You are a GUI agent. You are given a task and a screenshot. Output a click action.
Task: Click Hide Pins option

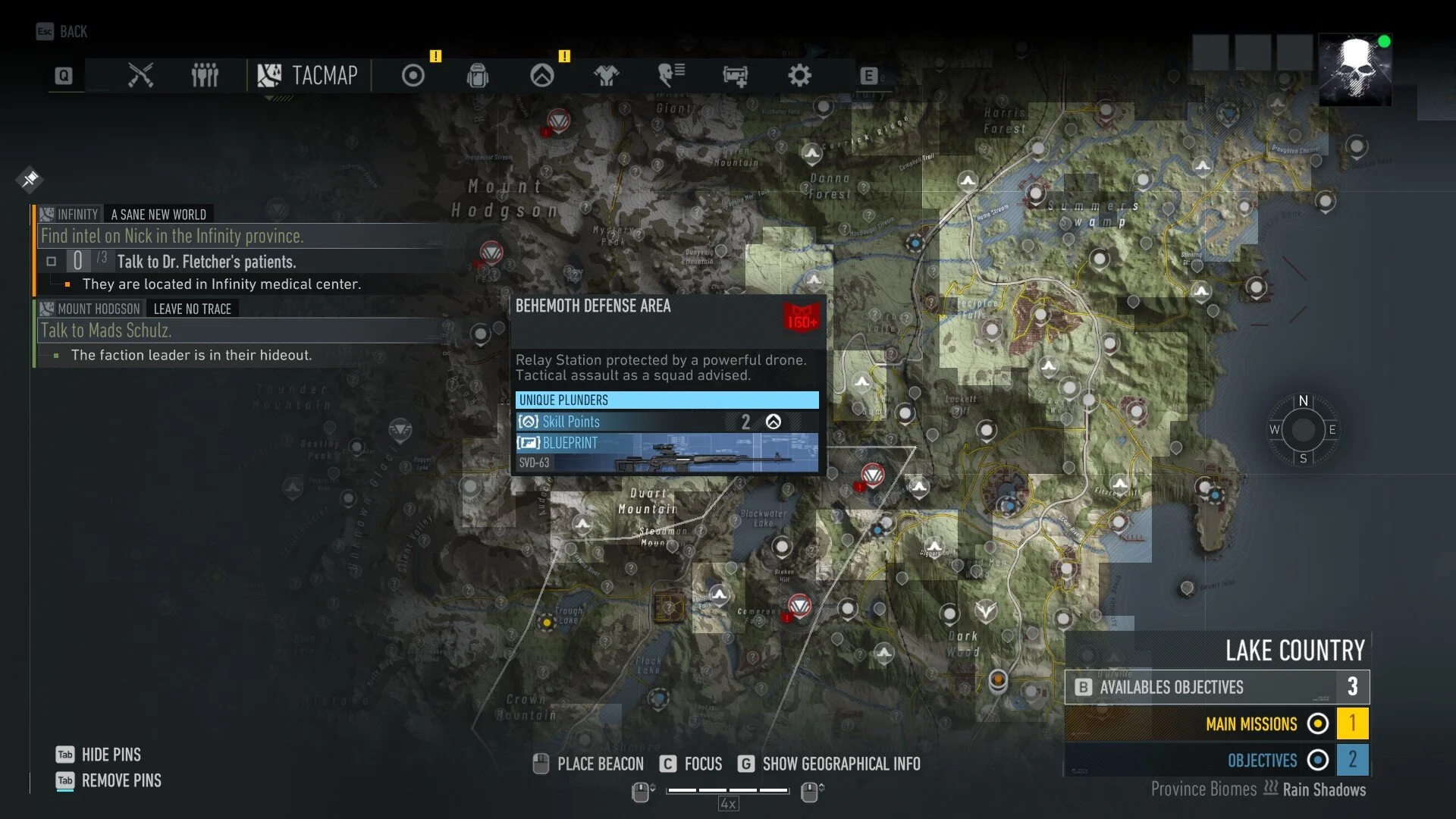pos(111,755)
